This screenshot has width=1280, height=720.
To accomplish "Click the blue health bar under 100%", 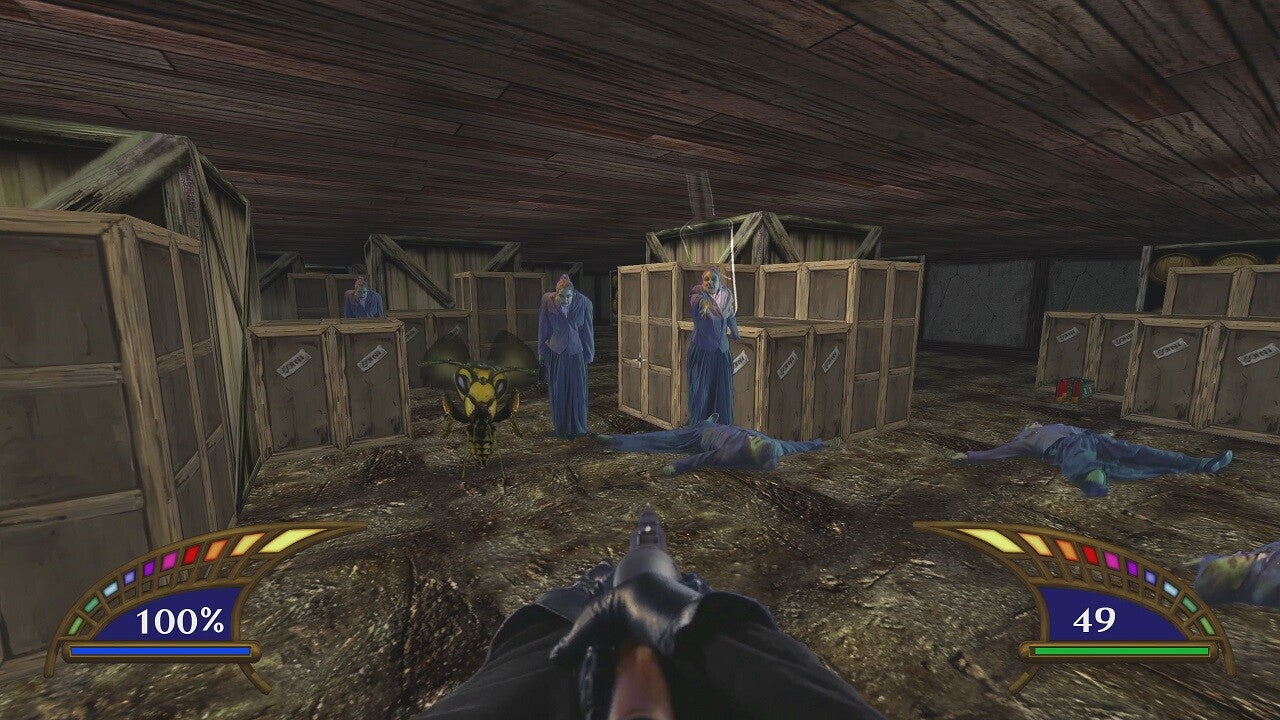I will click(158, 650).
